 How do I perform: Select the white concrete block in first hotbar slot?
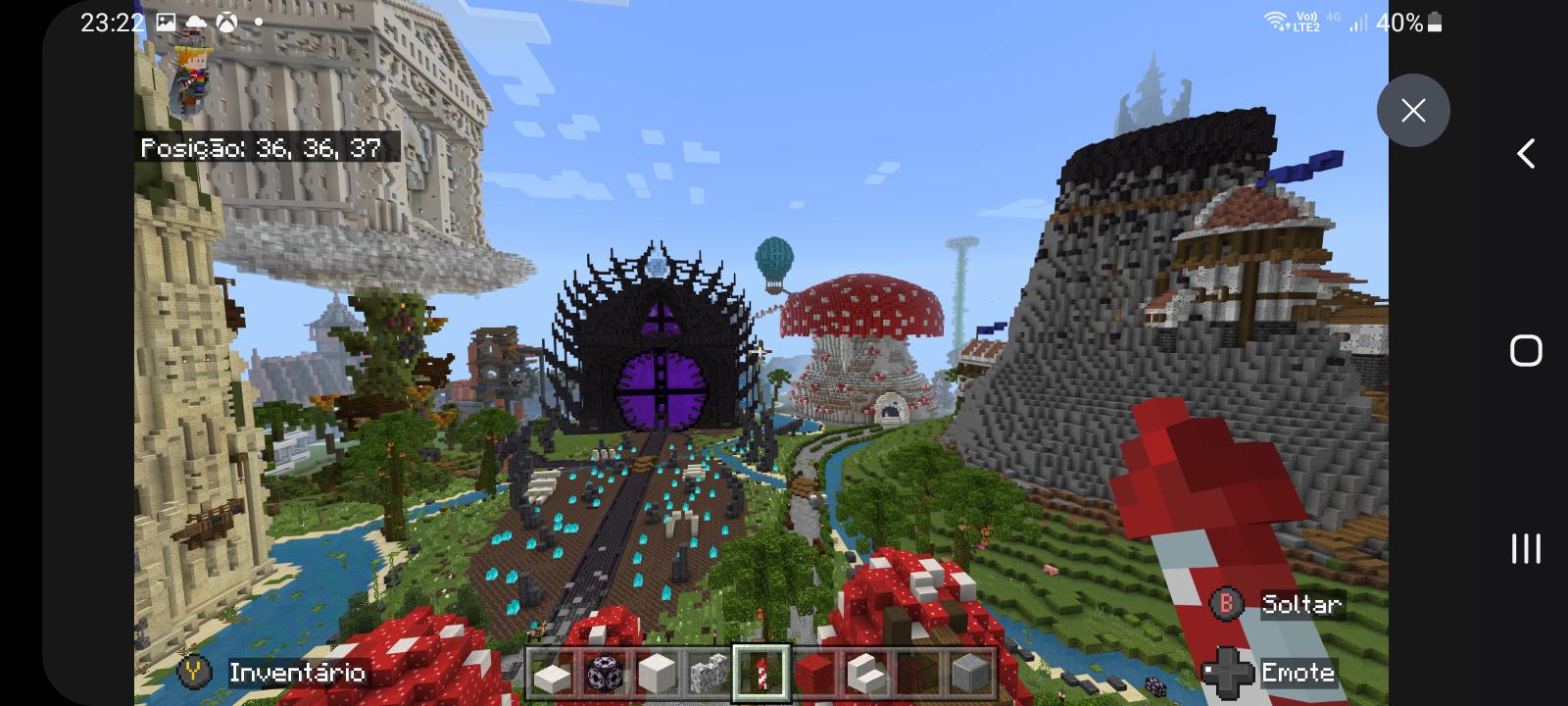[x=551, y=673]
